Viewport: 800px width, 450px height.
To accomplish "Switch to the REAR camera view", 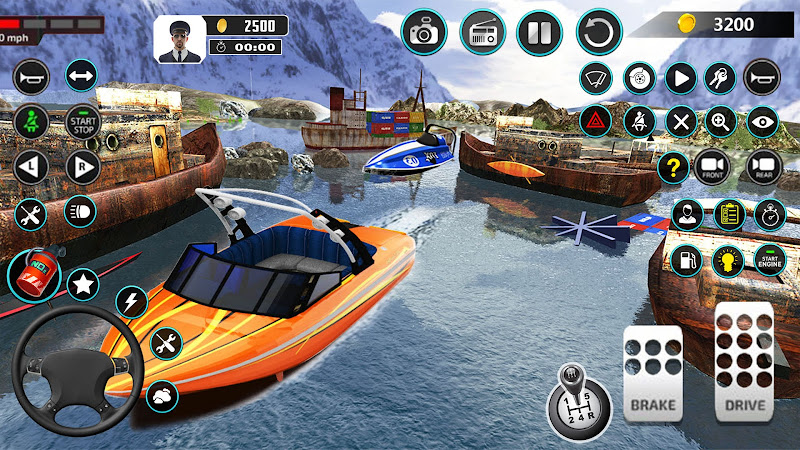I will pyautogui.click(x=763, y=167).
